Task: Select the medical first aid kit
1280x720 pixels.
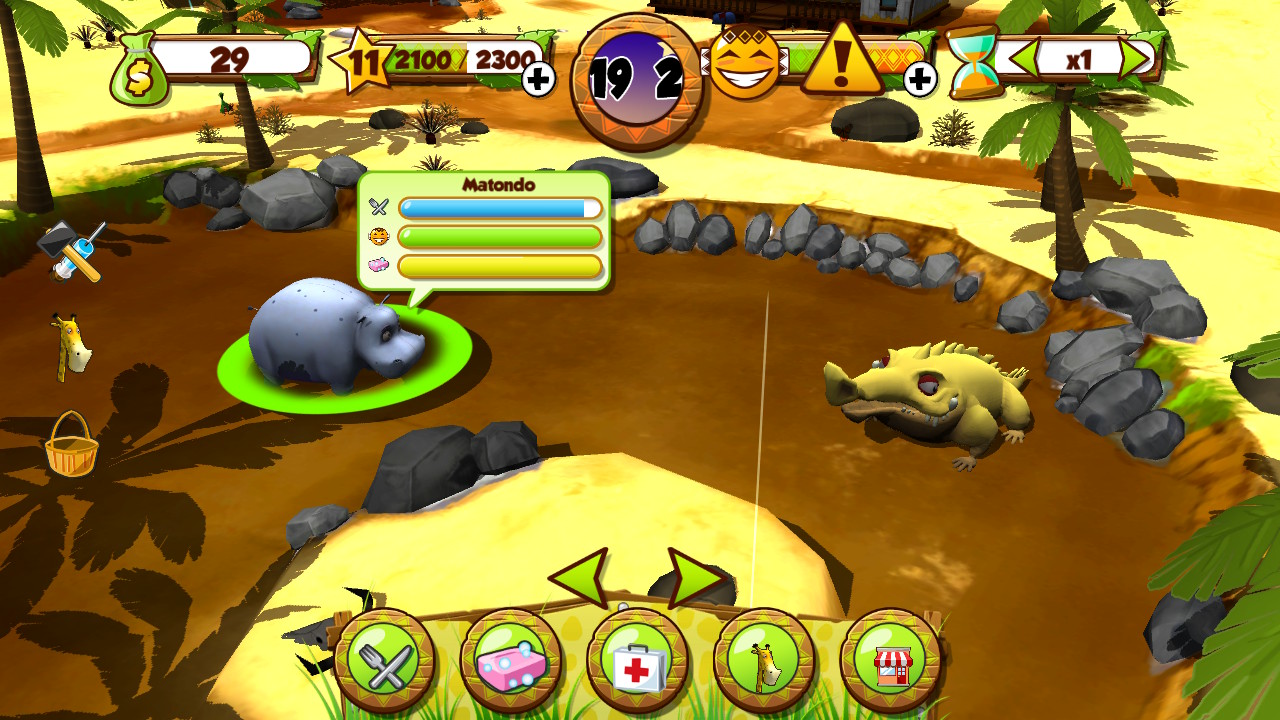Action: coord(637,661)
